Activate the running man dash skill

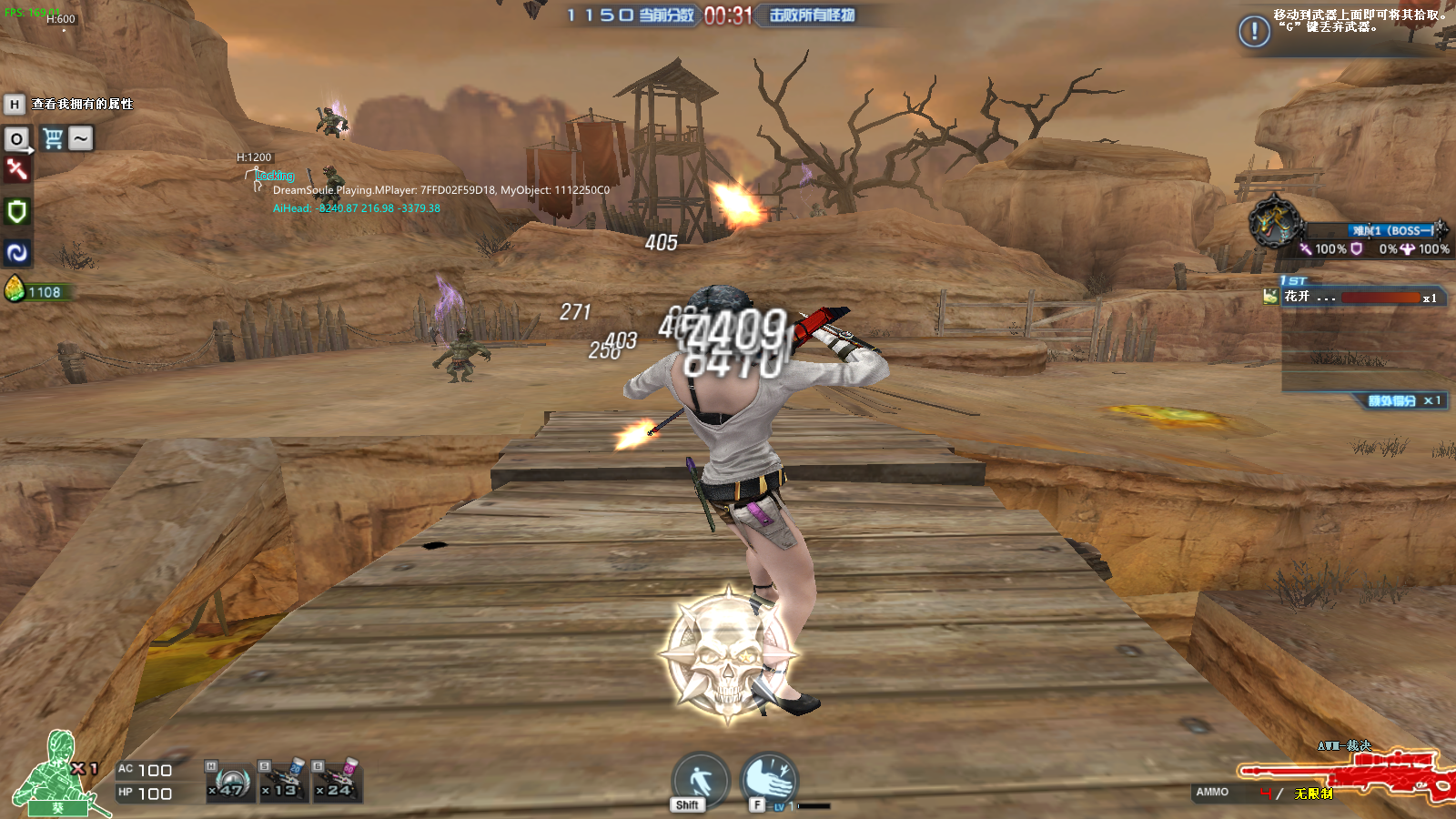pos(699,779)
